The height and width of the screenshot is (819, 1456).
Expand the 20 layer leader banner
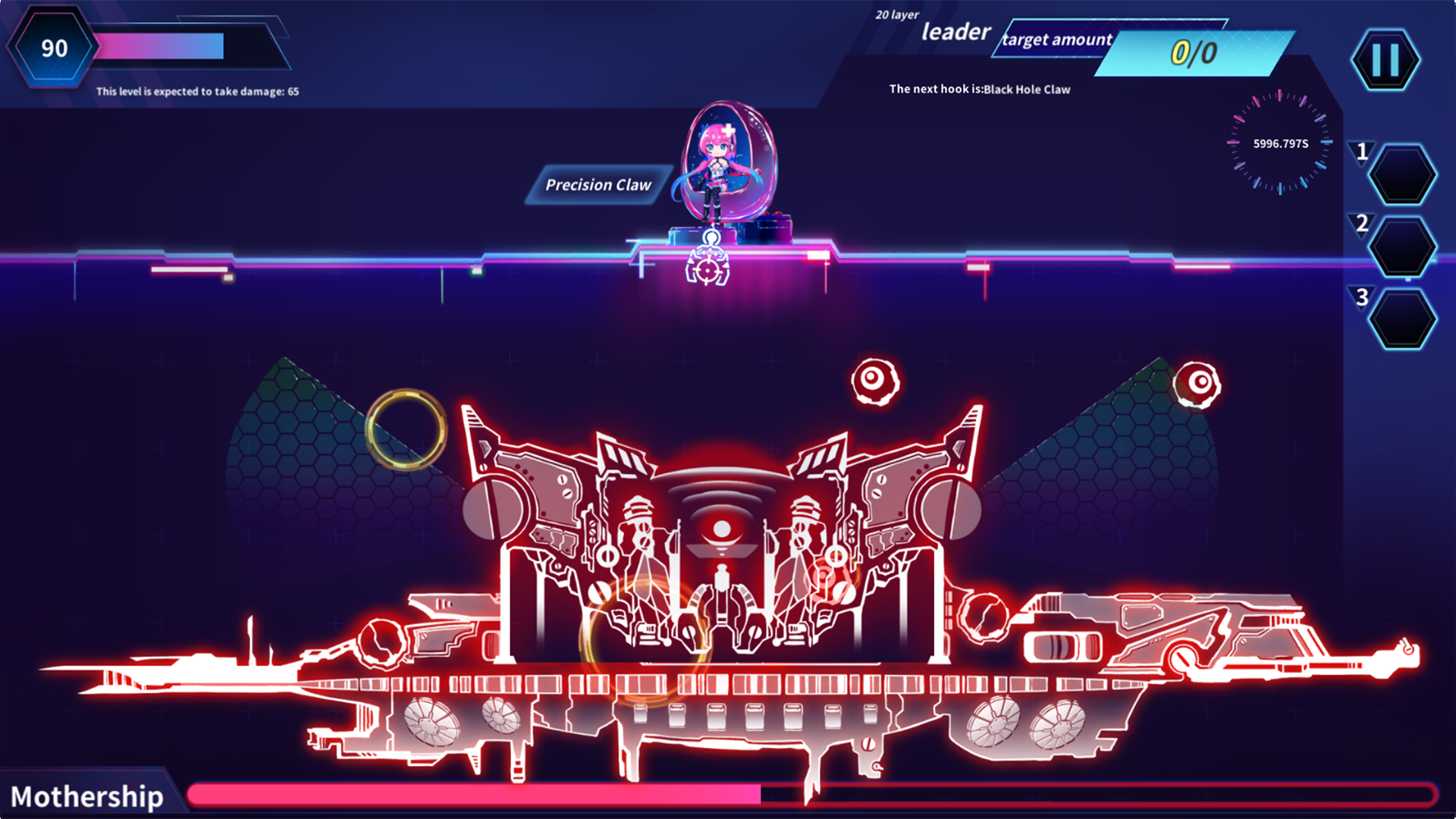896,14
